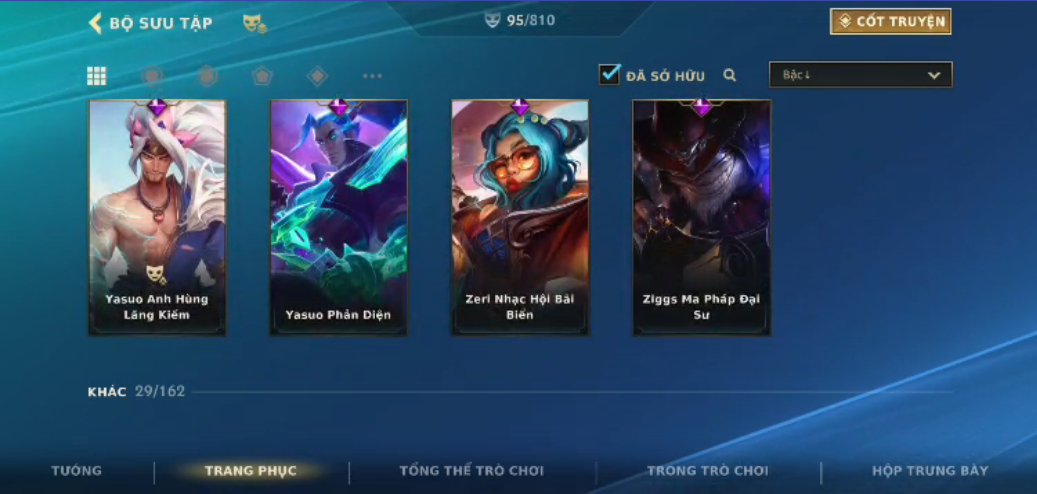Pick the Ziggs Ma Pháp Đại Sư skin
The width and height of the screenshot is (1037, 494).
point(701,218)
